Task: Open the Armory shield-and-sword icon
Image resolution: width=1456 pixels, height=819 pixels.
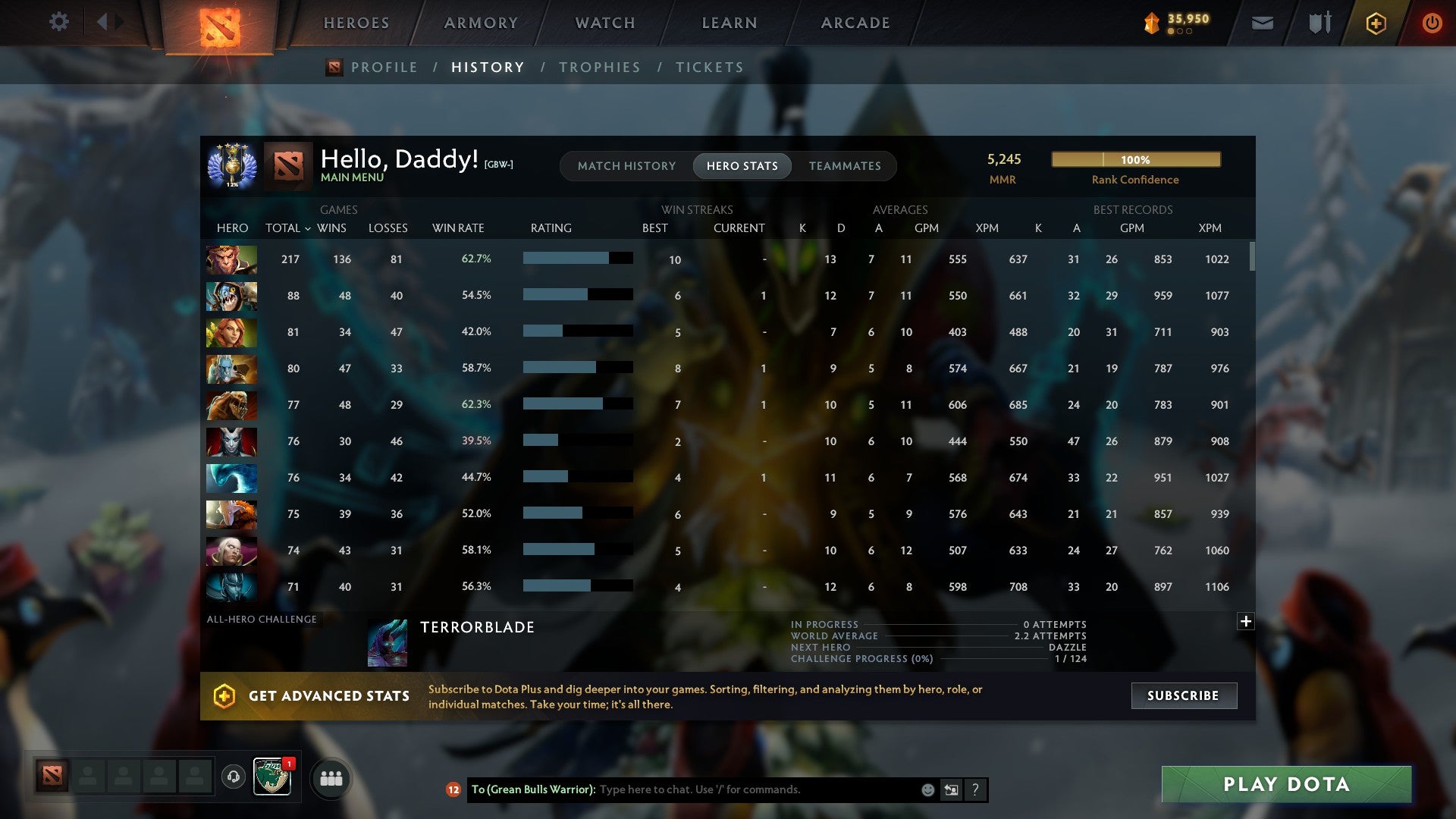Action: point(1319,23)
